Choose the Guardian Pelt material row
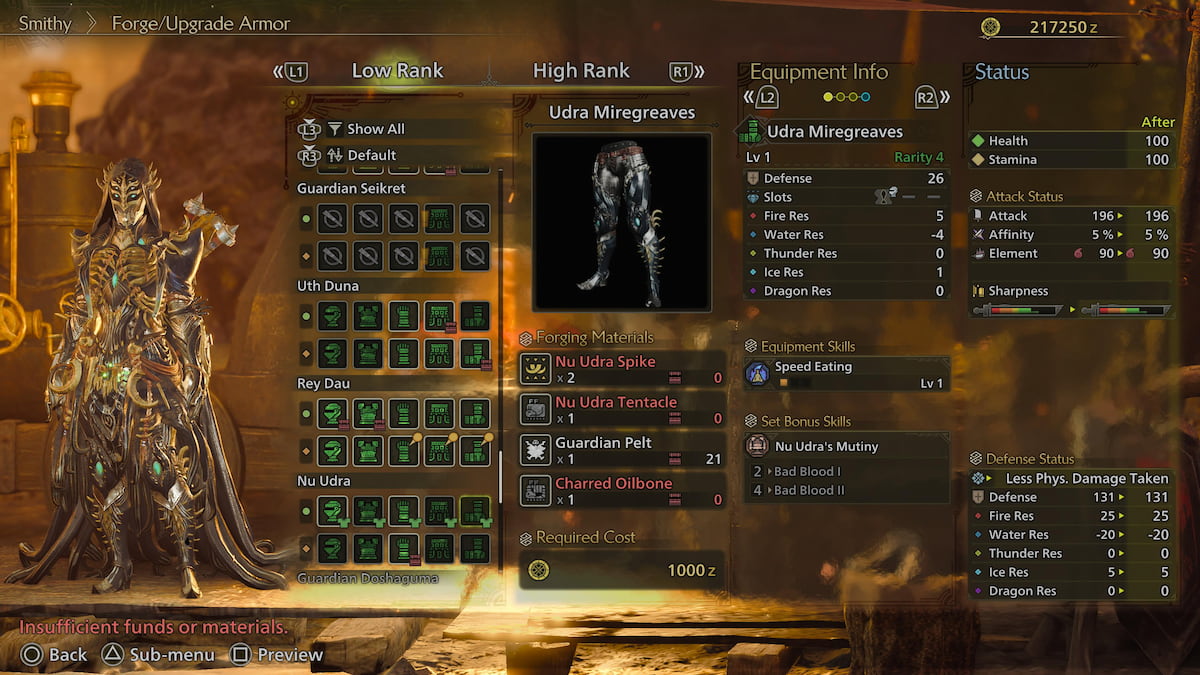The height and width of the screenshot is (675, 1200). tap(622, 450)
